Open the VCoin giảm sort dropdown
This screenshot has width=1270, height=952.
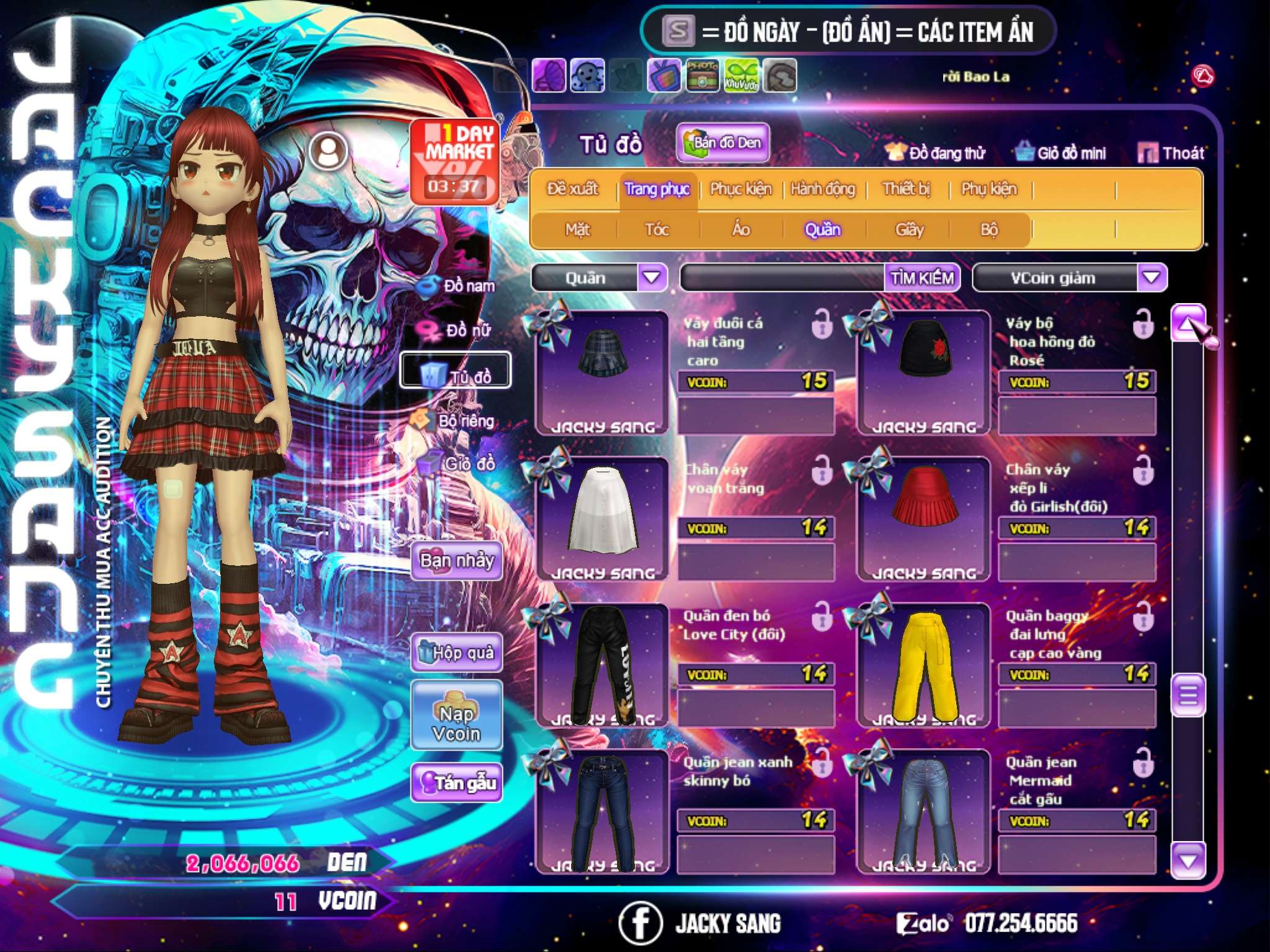[x=1152, y=277]
